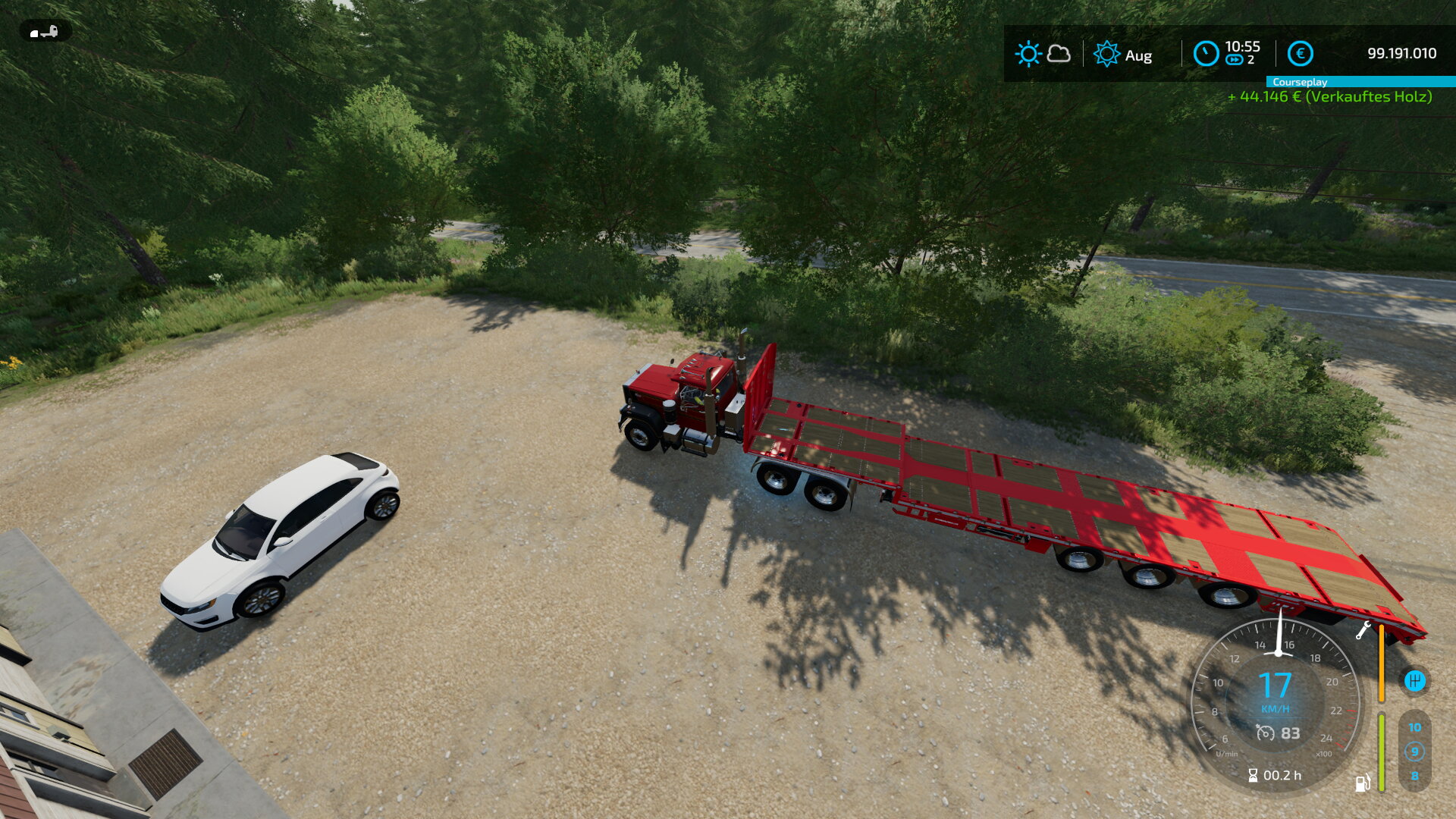This screenshot has width=1456, height=819.
Task: Select the cloud forecast icon
Action: (1059, 54)
